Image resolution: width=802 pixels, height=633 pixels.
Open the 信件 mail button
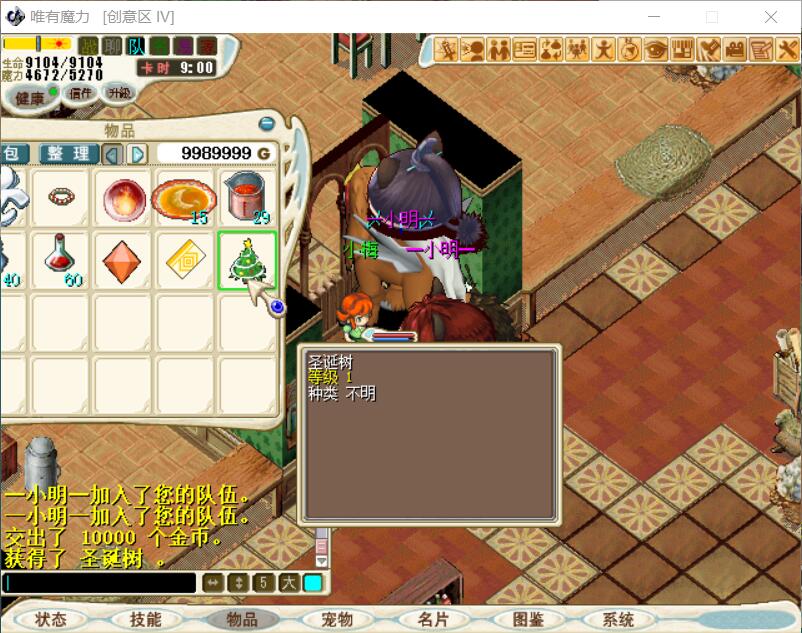[x=80, y=93]
